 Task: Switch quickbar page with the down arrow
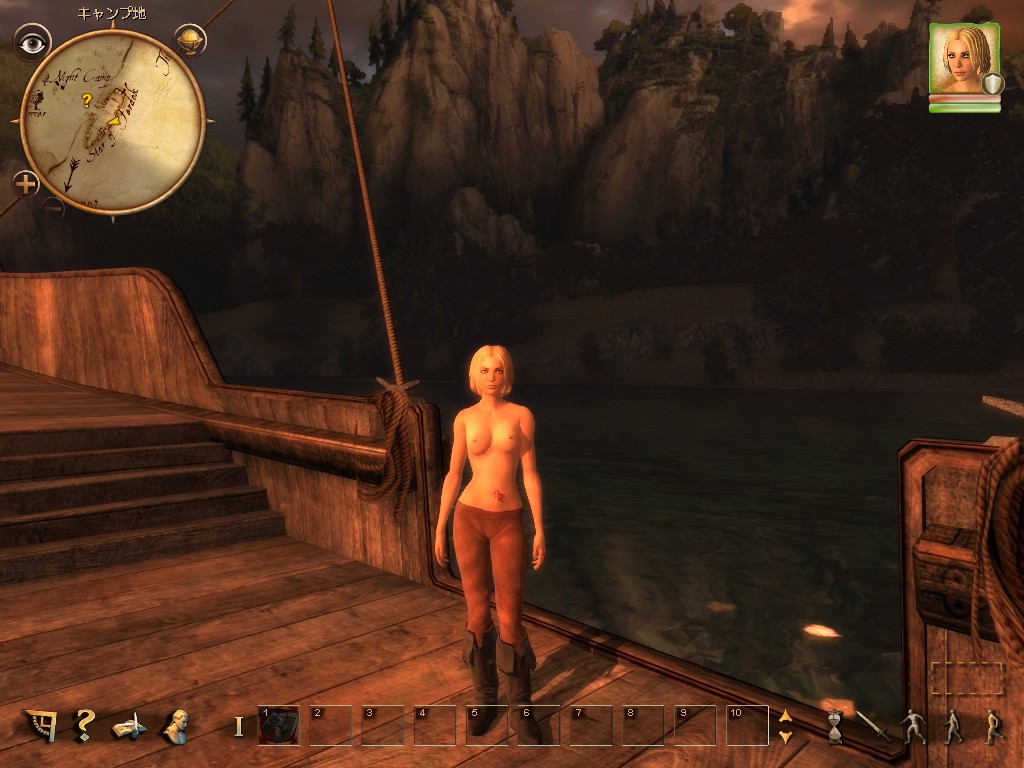tap(785, 736)
